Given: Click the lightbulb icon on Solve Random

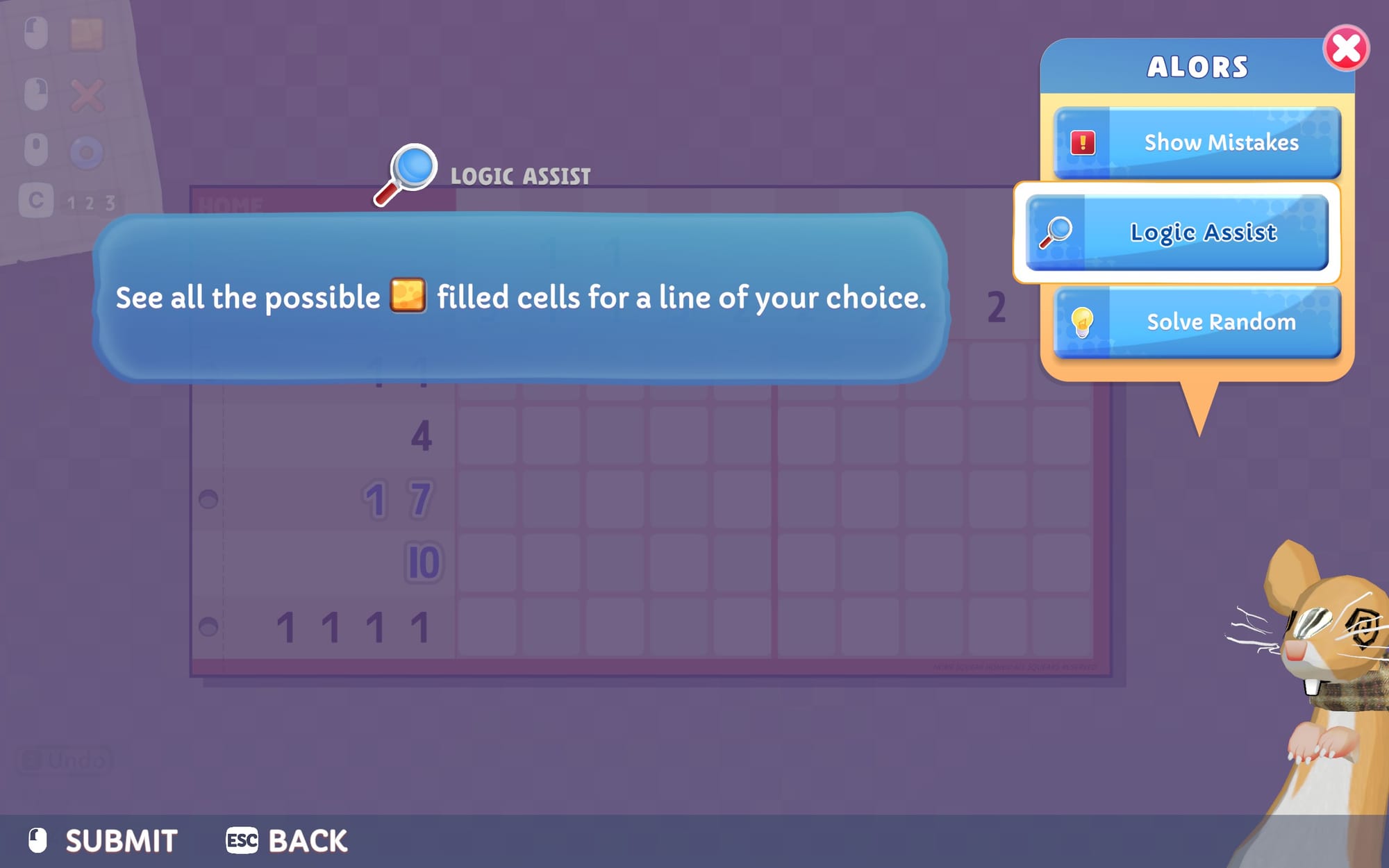Looking at the screenshot, I should pyautogui.click(x=1083, y=322).
